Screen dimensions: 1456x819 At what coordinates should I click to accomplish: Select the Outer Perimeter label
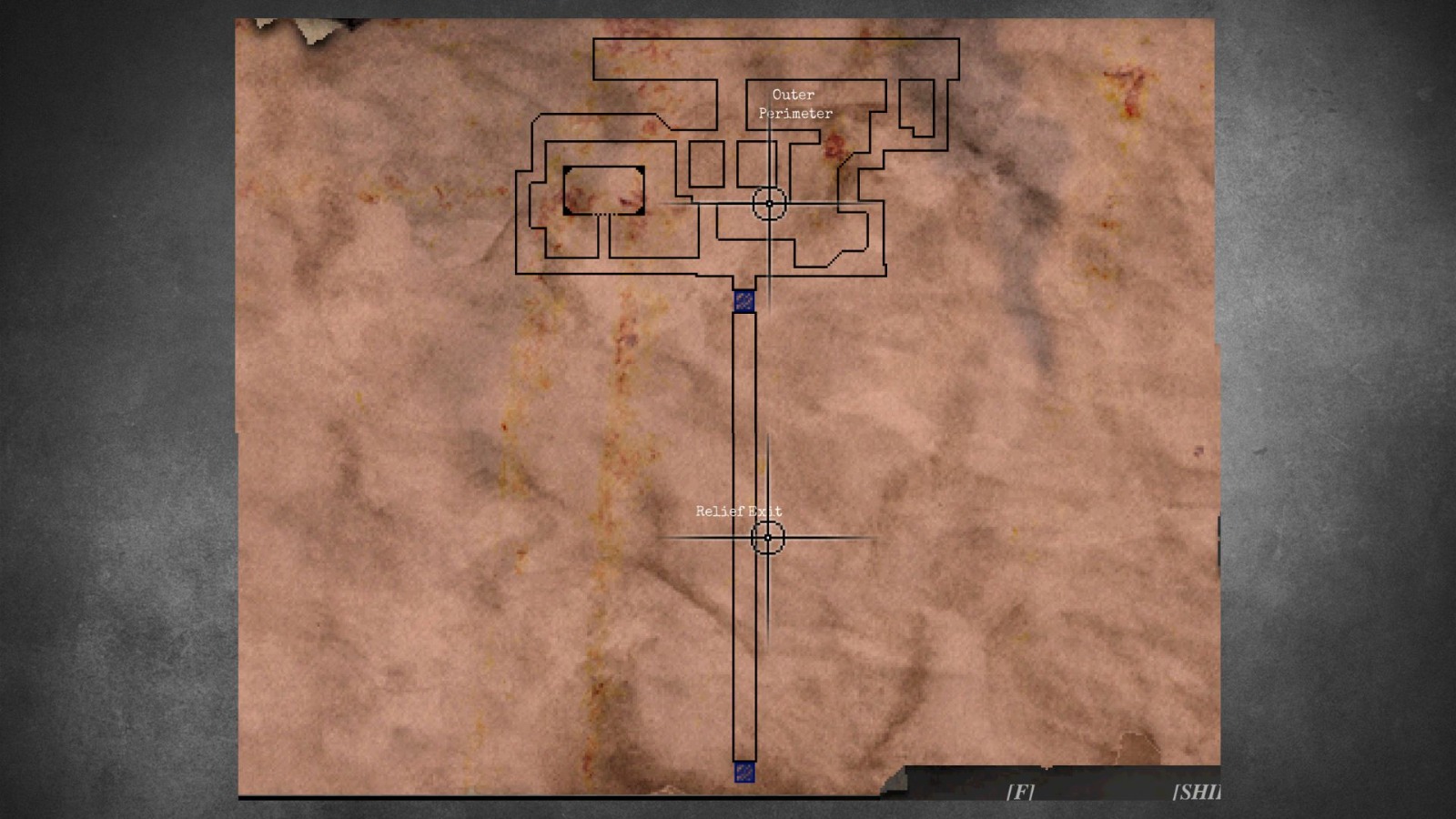[x=794, y=104]
